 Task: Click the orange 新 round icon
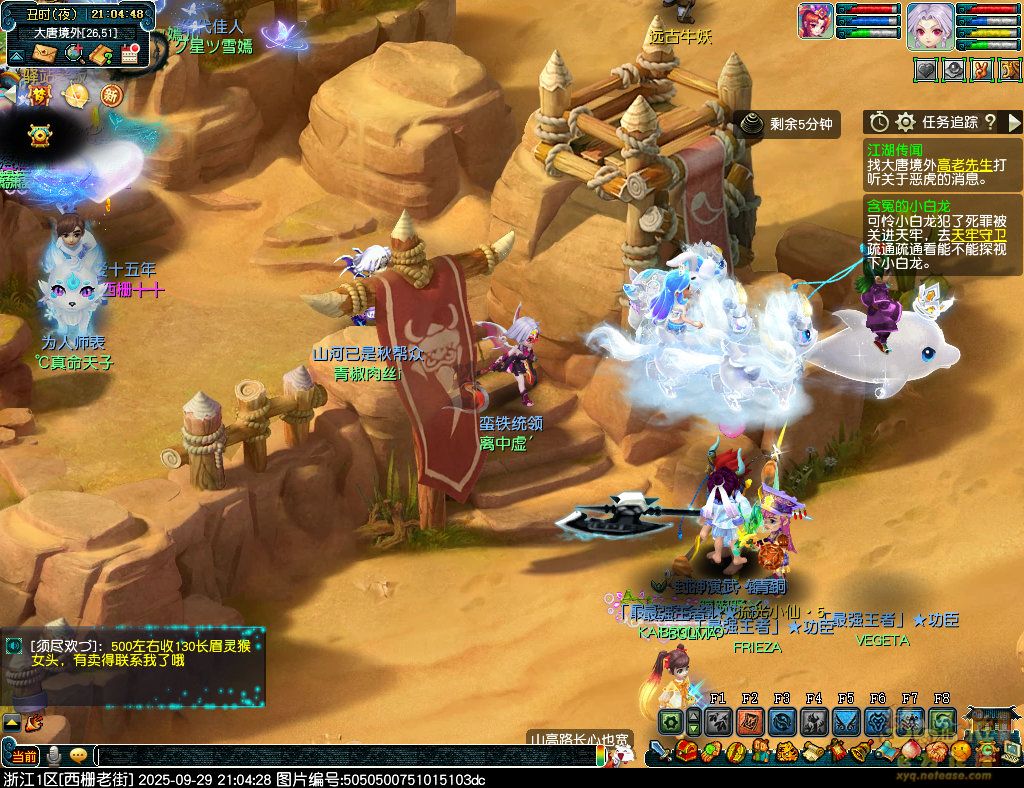[111, 95]
